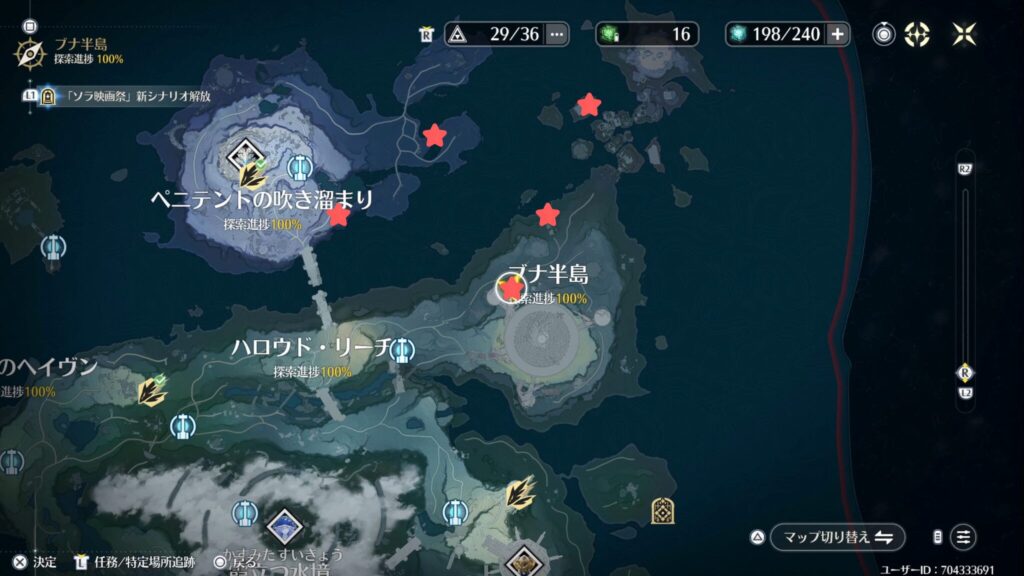1024x576 pixels.
Task: Add more Astrite with the plus button
Action: pos(837,34)
